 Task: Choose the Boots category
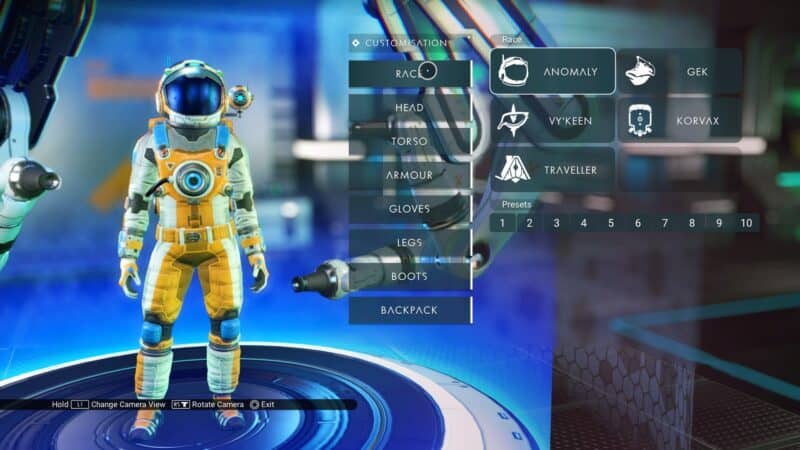coord(409,276)
